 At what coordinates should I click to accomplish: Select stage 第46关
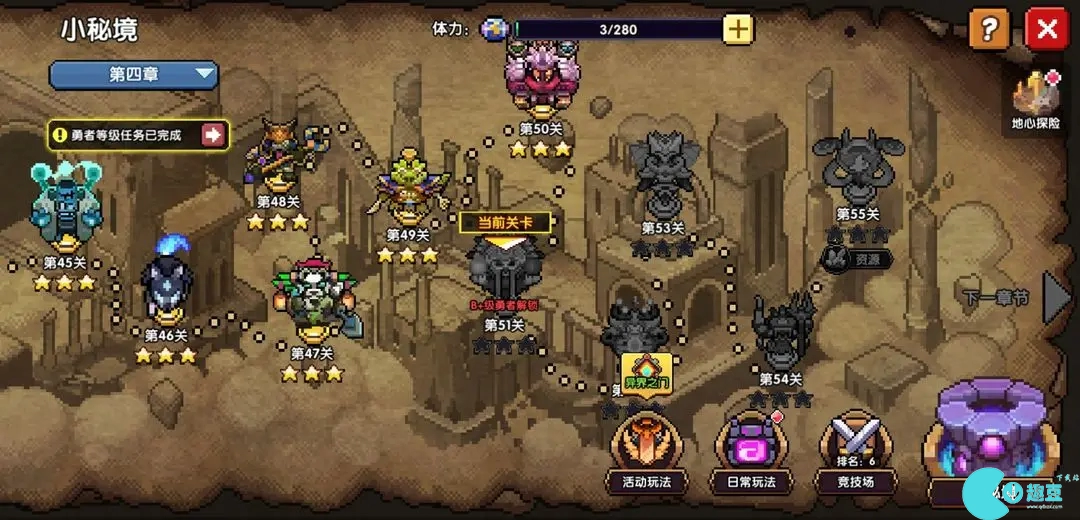(x=166, y=284)
